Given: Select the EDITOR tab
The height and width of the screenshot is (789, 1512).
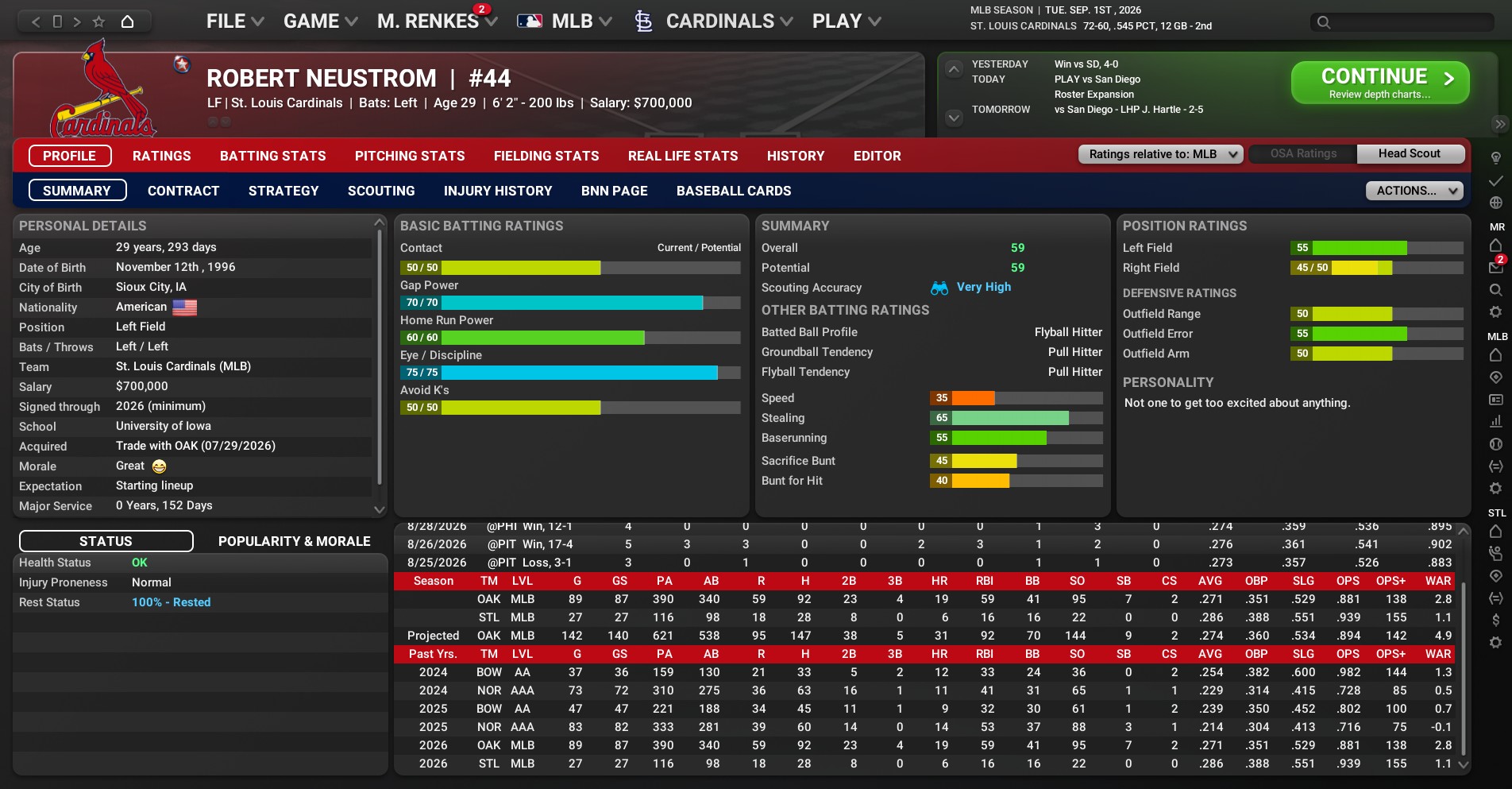Looking at the screenshot, I should 877,156.
